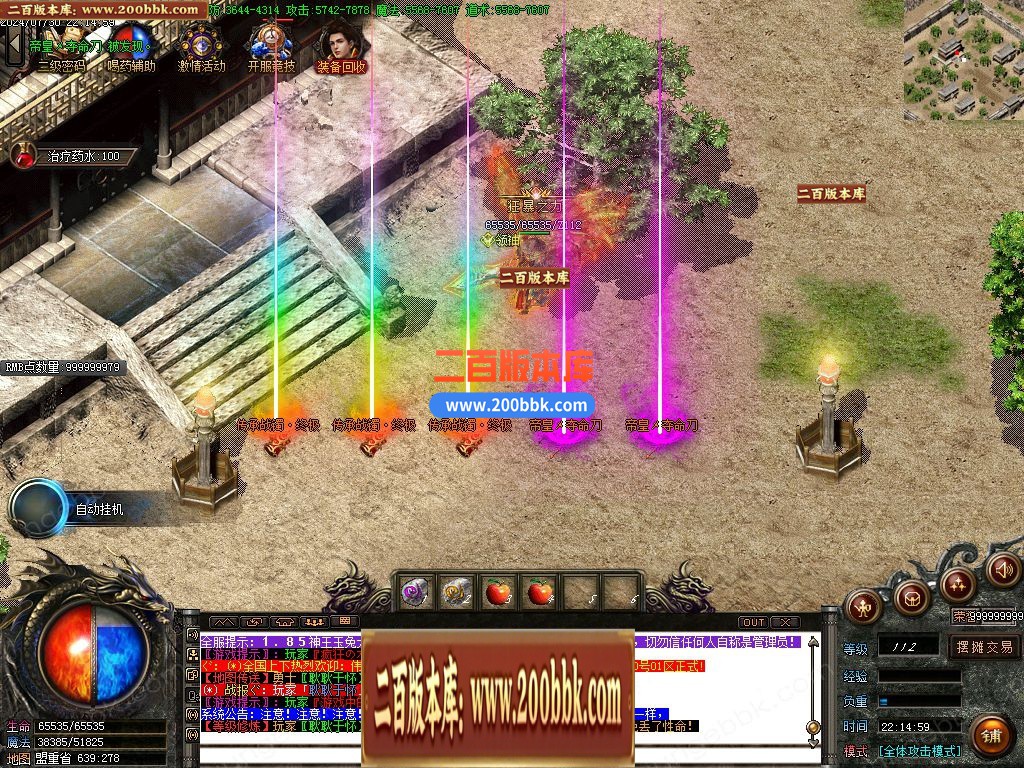
Task: Open the 摆摊交易 stall trade button
Action: pyautogui.click(x=984, y=647)
